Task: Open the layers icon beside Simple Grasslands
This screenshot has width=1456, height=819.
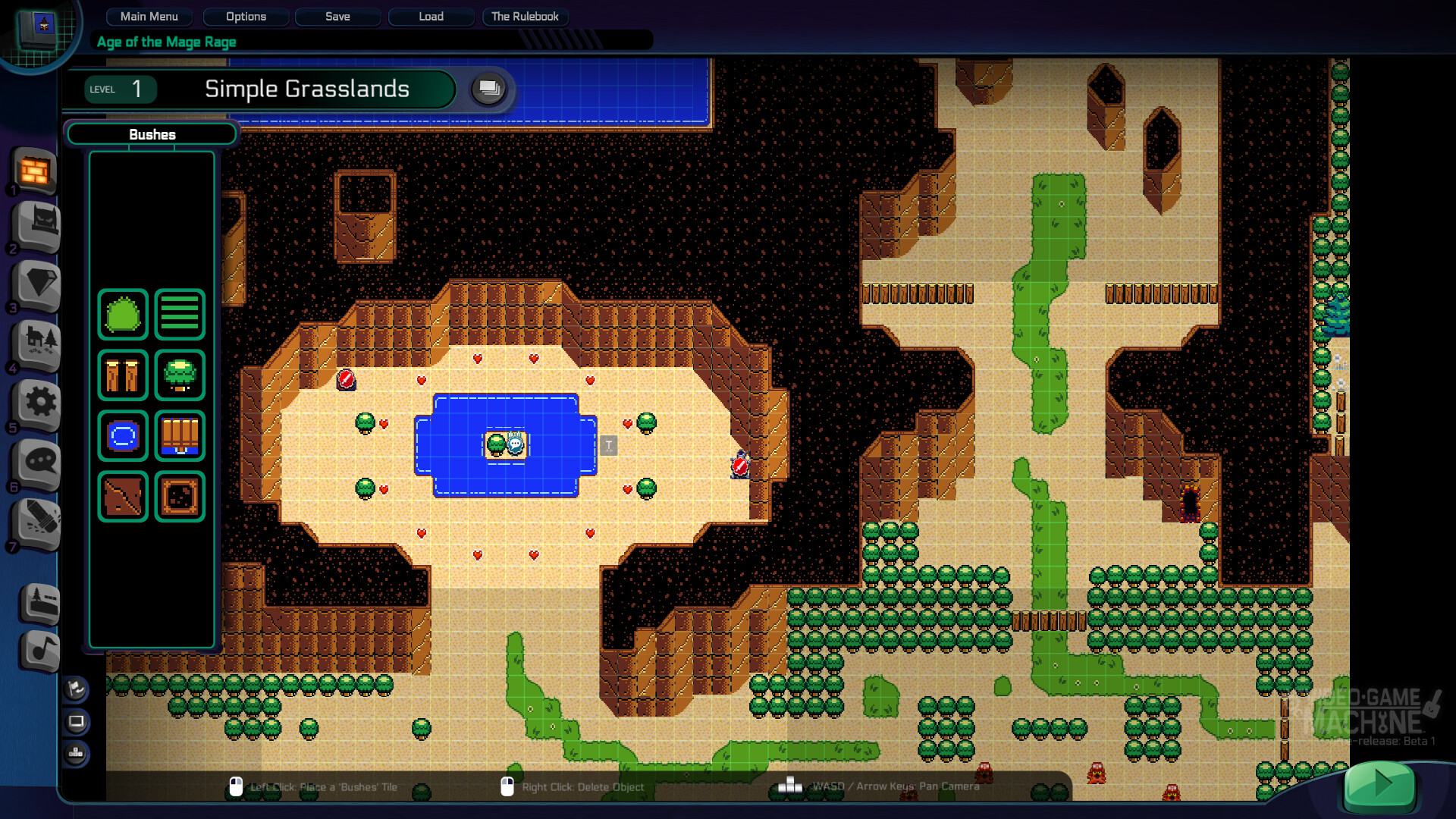Action: (x=488, y=89)
